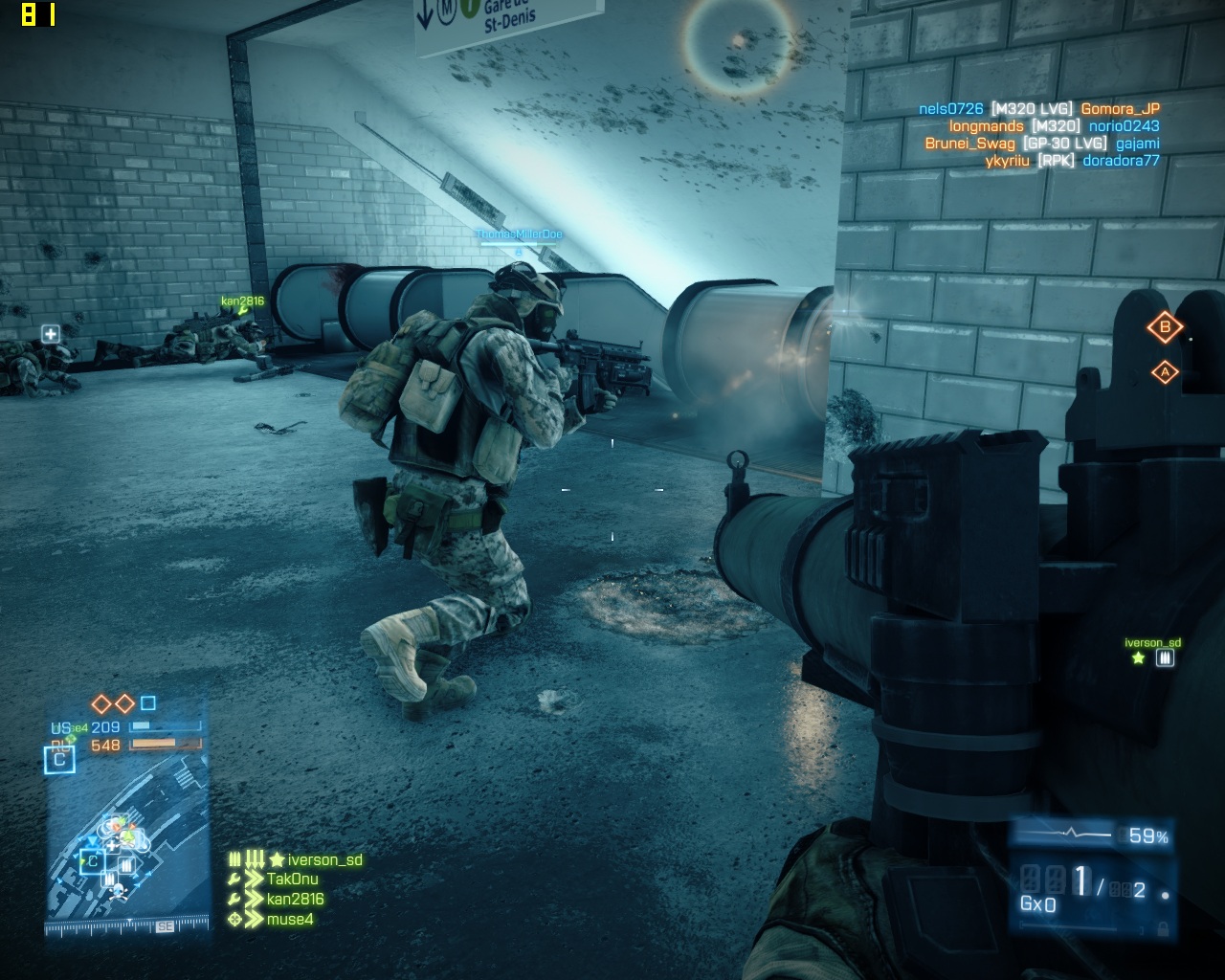The width and height of the screenshot is (1225, 980).
Task: Click the large C capture-point box beside scores
Action: point(59,759)
